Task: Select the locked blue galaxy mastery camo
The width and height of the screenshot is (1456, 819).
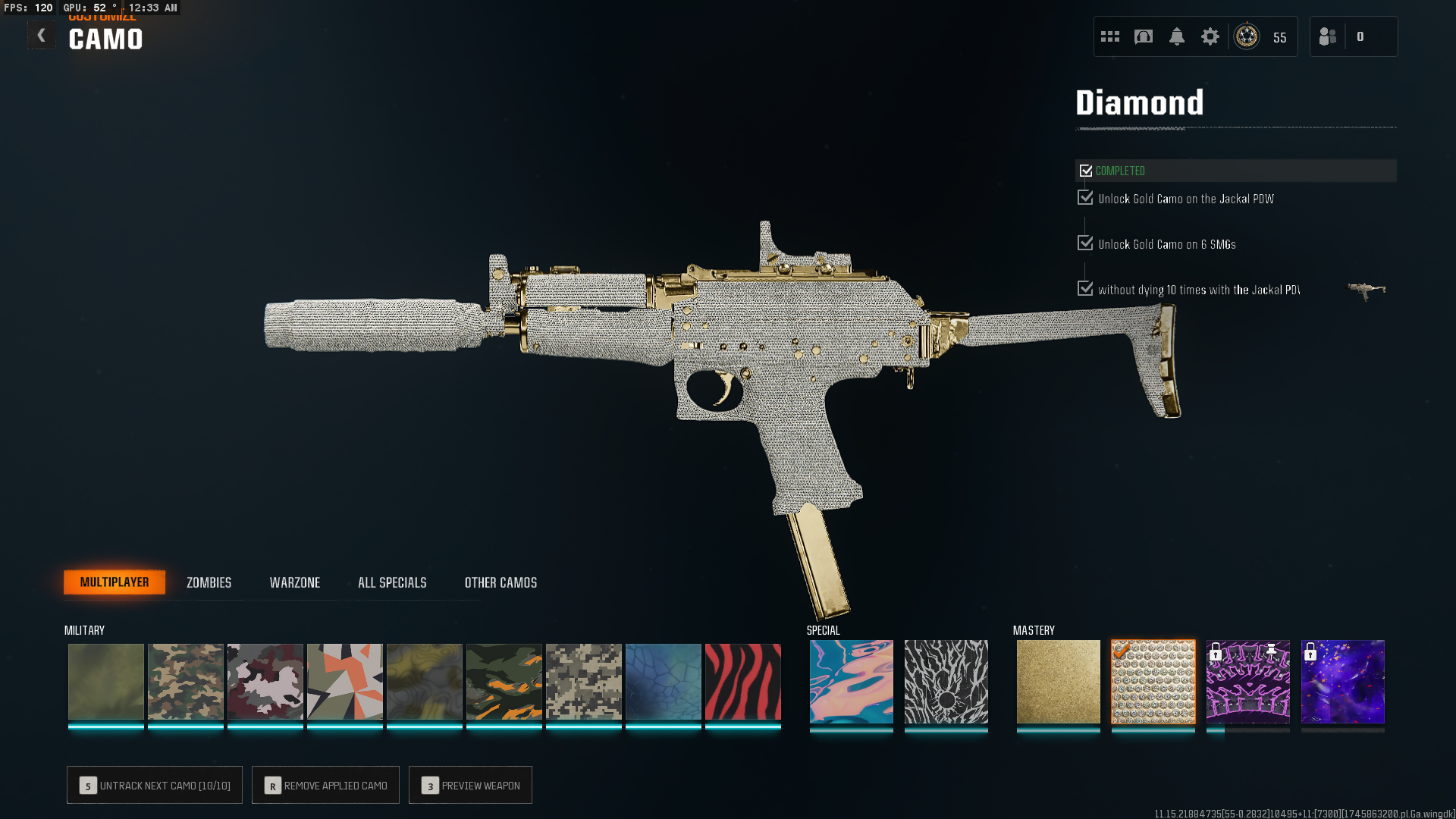Action: click(1342, 681)
